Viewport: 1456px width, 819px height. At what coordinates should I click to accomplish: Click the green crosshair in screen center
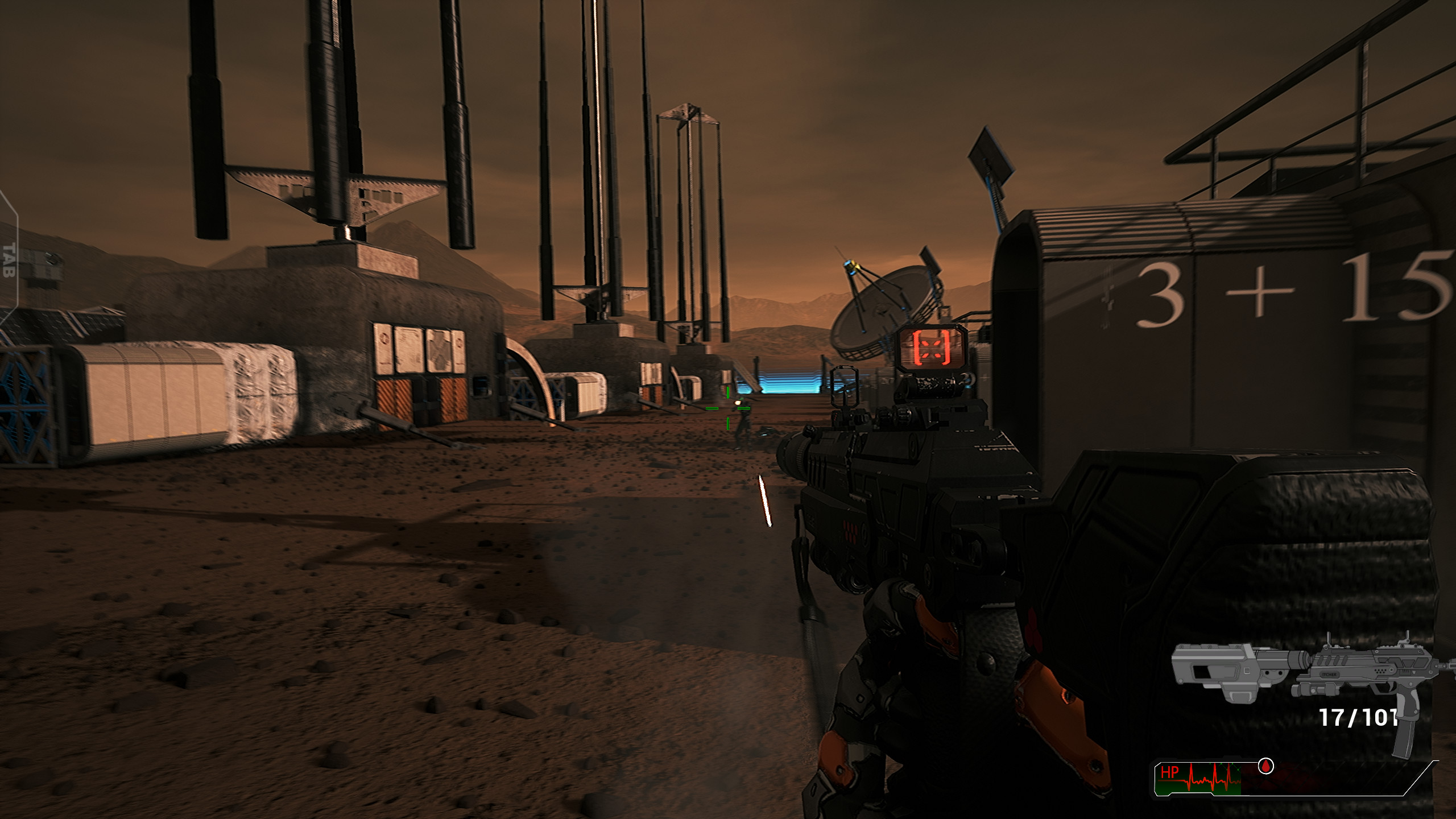tap(728, 408)
